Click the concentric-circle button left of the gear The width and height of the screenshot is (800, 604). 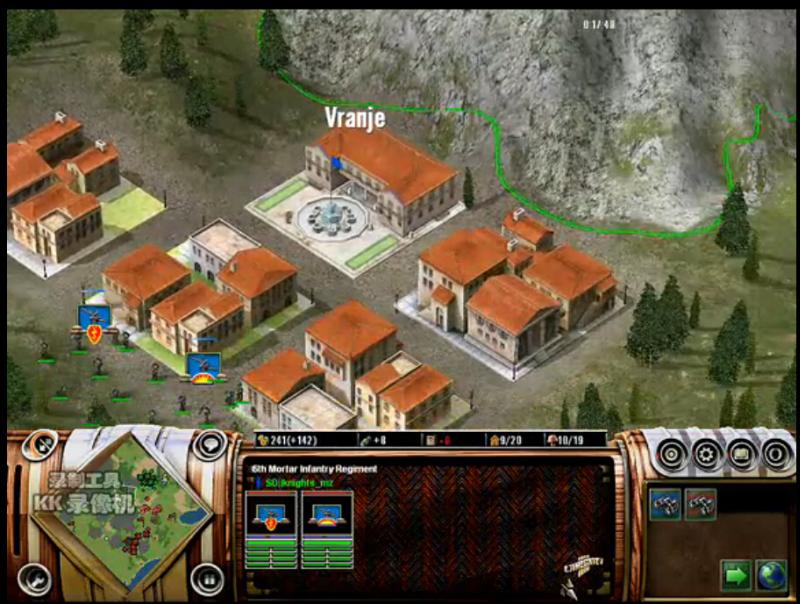672,454
